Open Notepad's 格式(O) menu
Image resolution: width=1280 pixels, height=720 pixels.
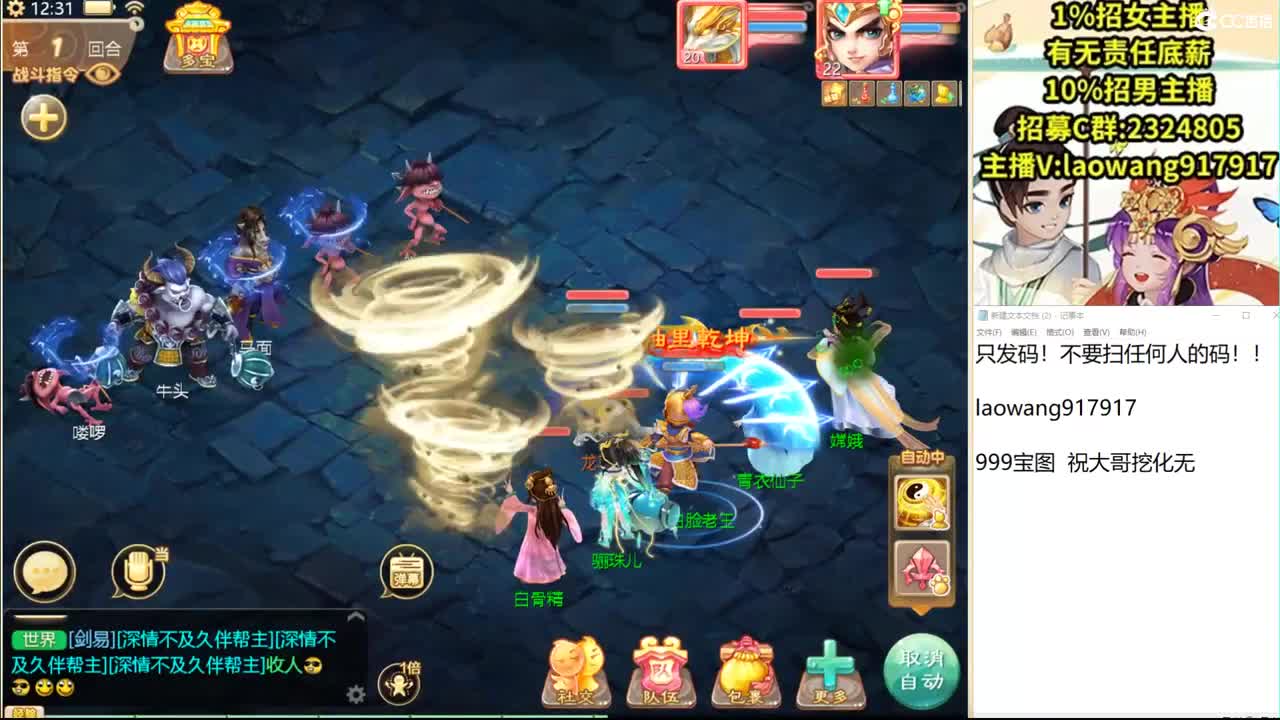(1060, 331)
